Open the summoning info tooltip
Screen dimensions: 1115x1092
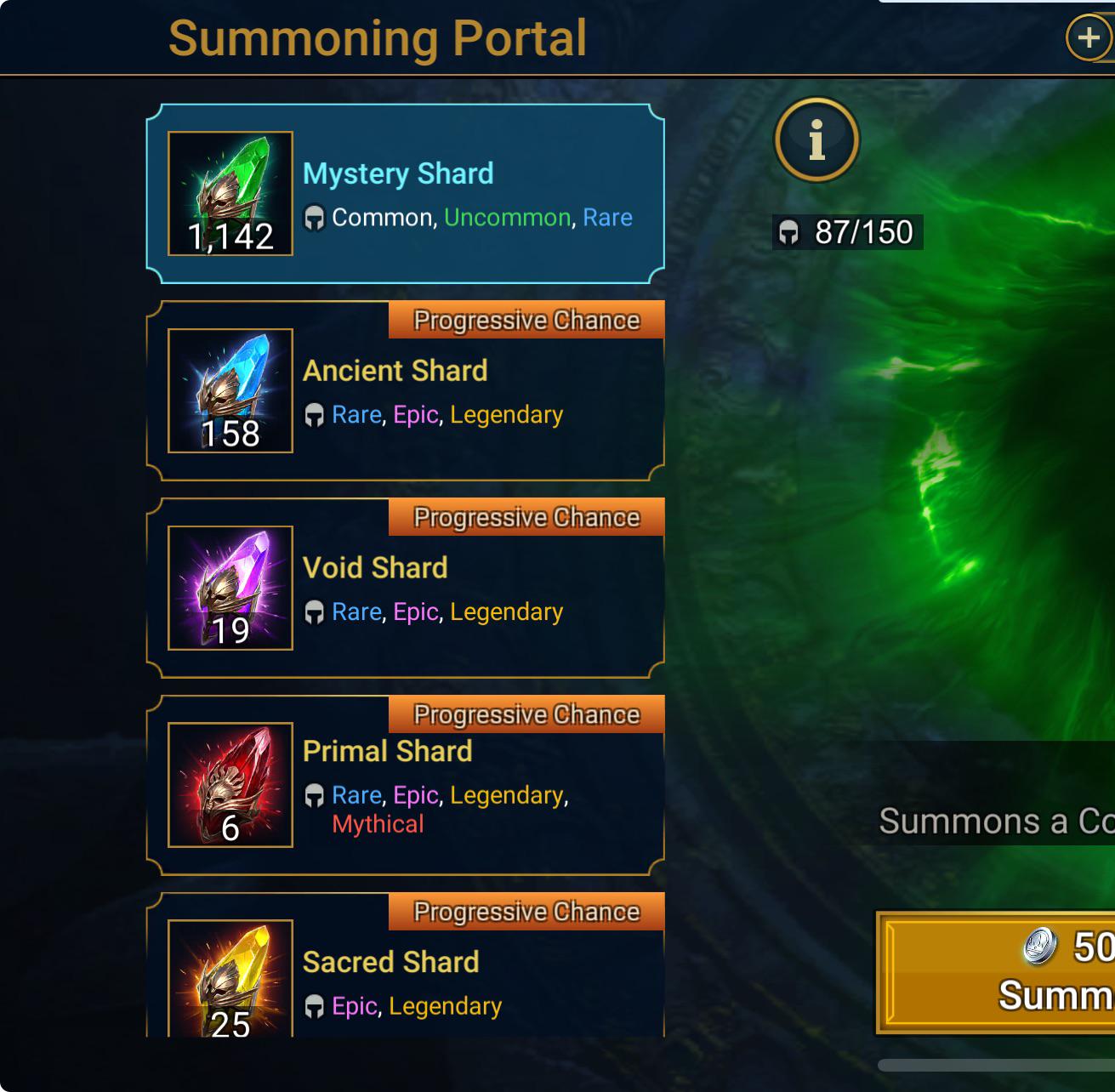(816, 140)
